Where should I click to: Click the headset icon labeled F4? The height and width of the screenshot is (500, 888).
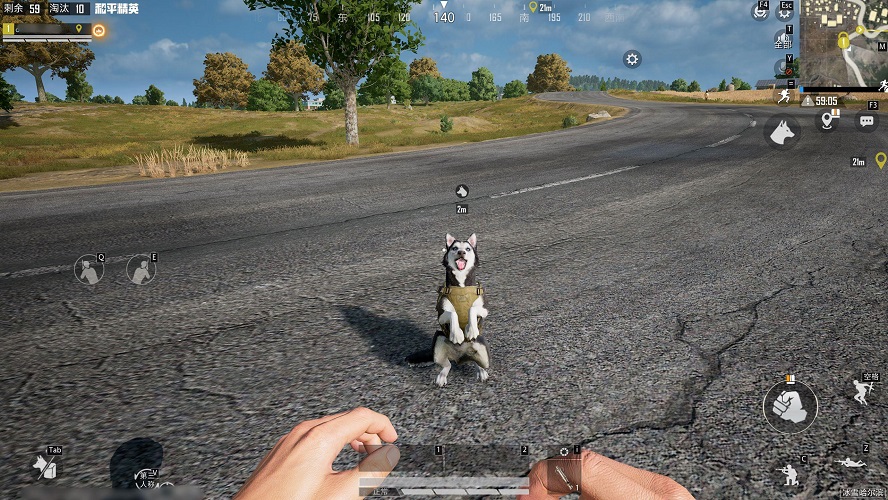coord(761,11)
